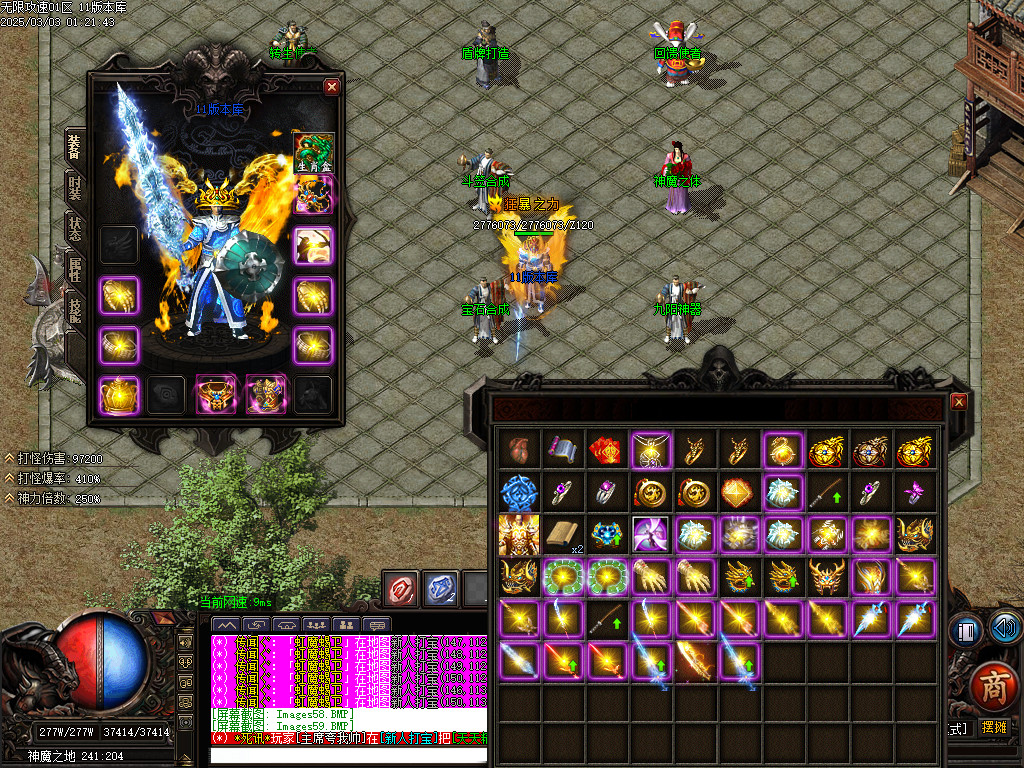Open the 生肖盒 zodiac box

(x=313, y=151)
